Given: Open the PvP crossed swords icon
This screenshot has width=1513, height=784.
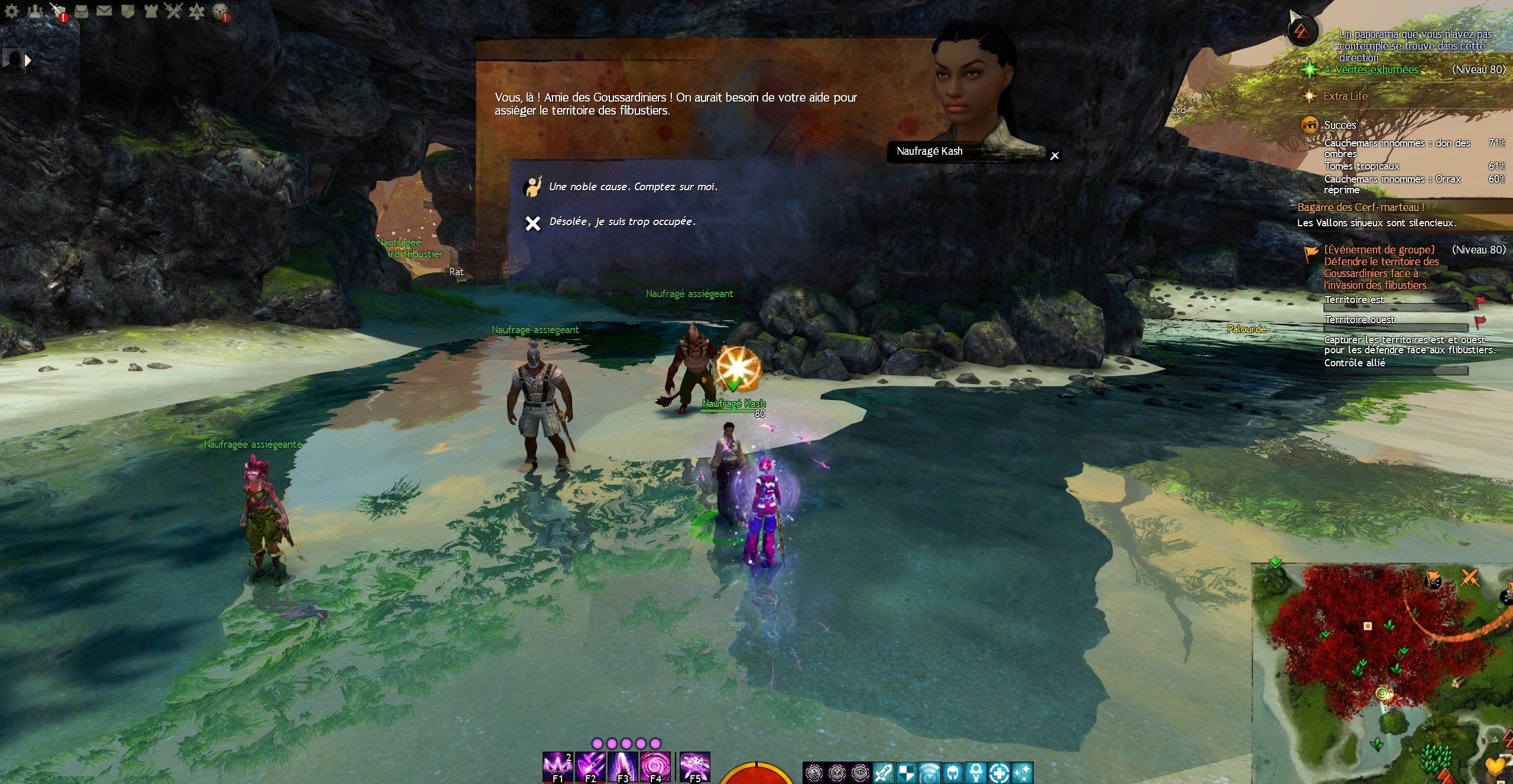Looking at the screenshot, I should point(174,11).
